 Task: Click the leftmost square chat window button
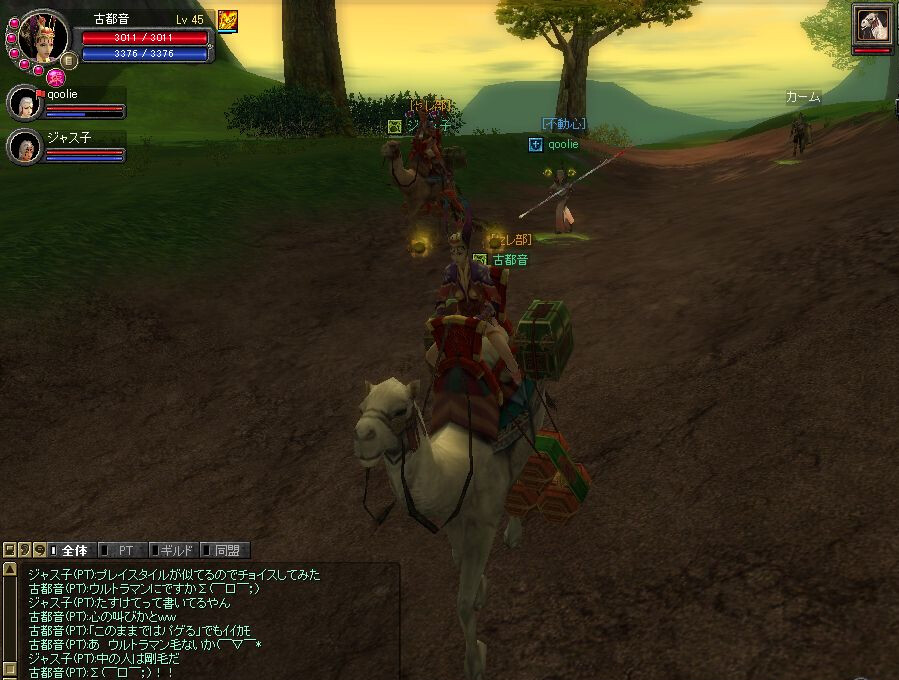tap(9, 550)
